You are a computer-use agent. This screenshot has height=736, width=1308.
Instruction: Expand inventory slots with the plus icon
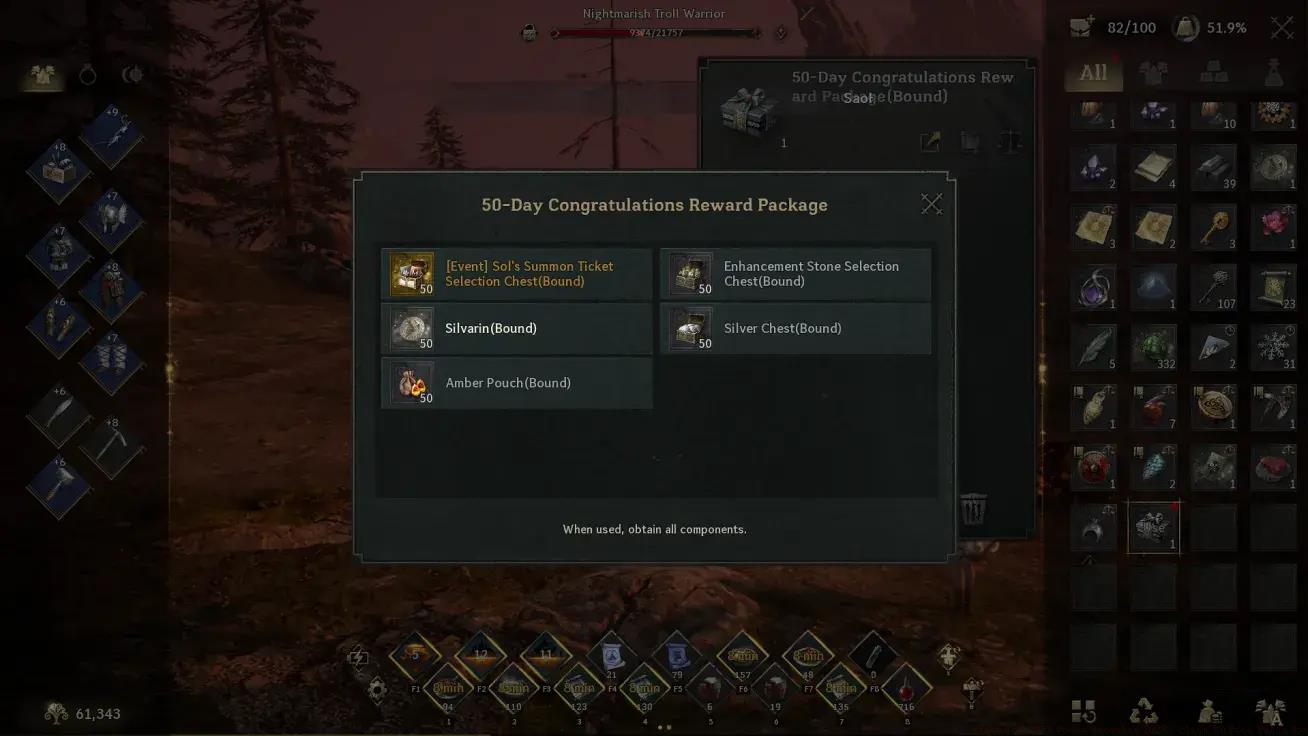point(1081,28)
